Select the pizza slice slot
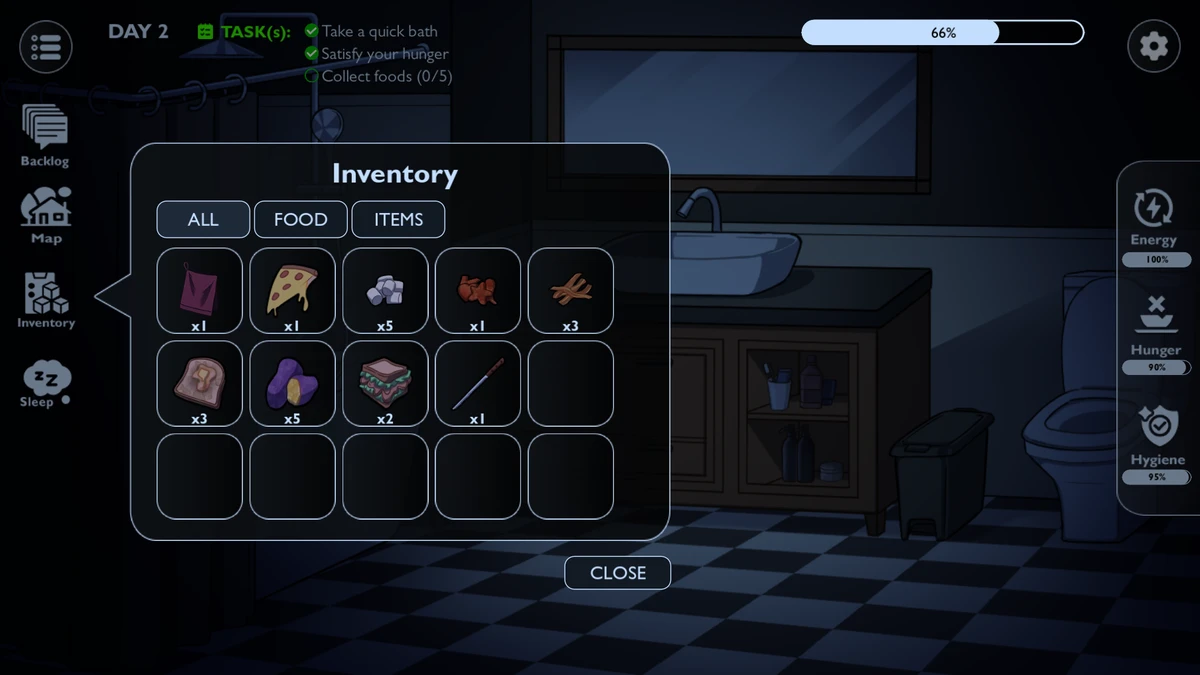This screenshot has width=1200, height=675. click(x=292, y=290)
